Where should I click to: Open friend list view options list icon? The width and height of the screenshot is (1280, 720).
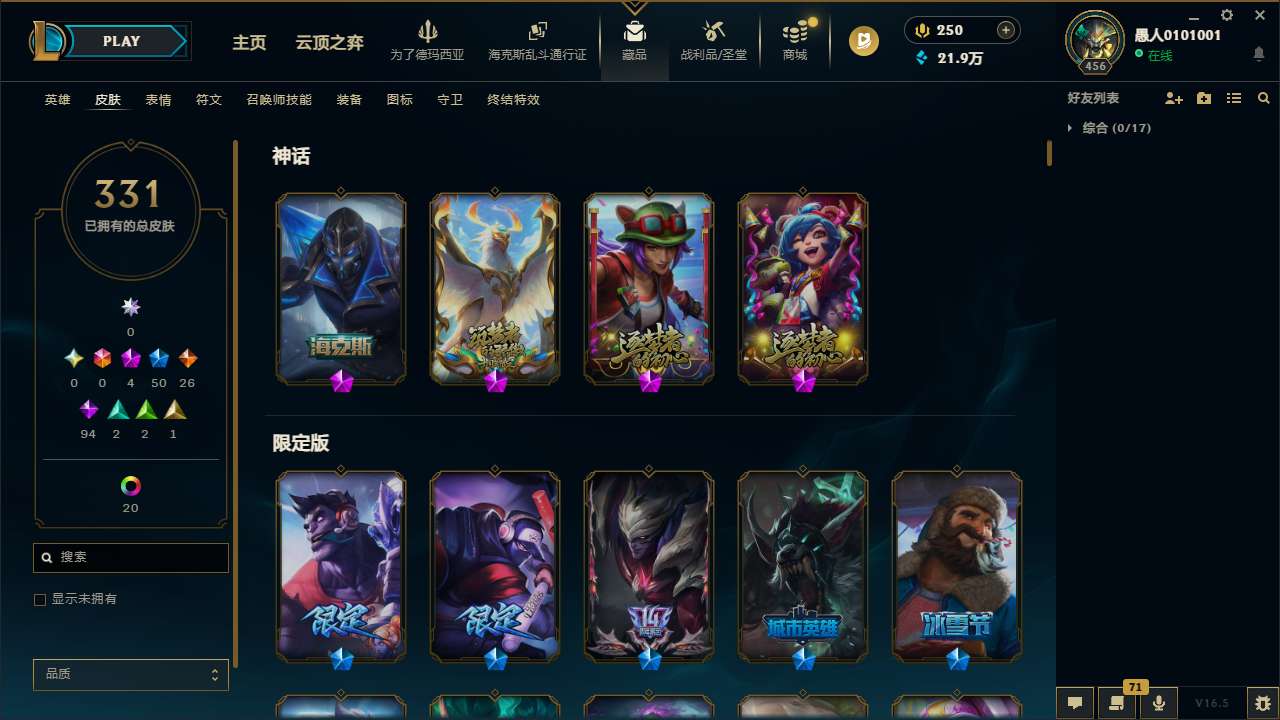pos(1233,98)
